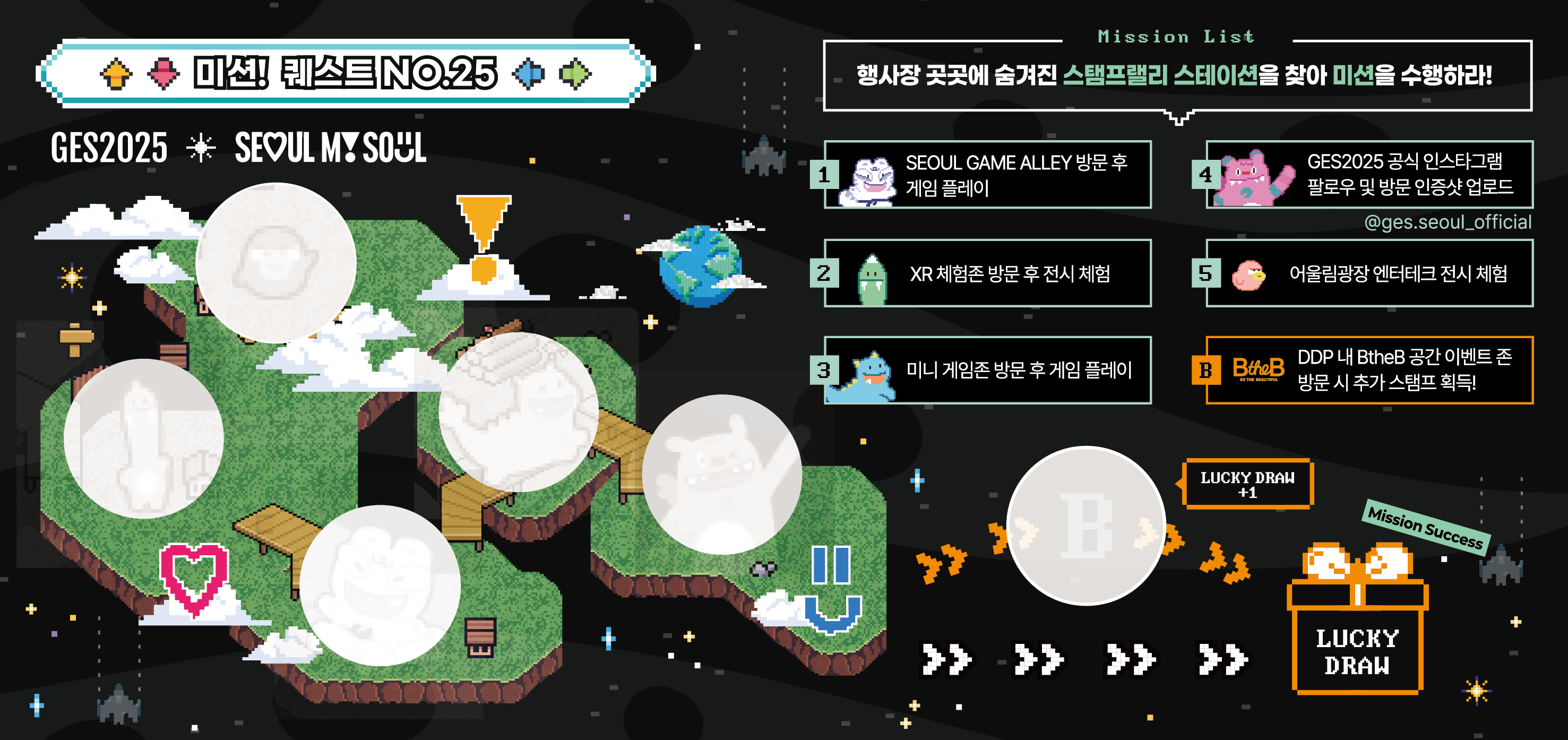This screenshot has width=1568, height=740.
Task: Click the stamp rally instruction banner
Action: coord(1177,75)
